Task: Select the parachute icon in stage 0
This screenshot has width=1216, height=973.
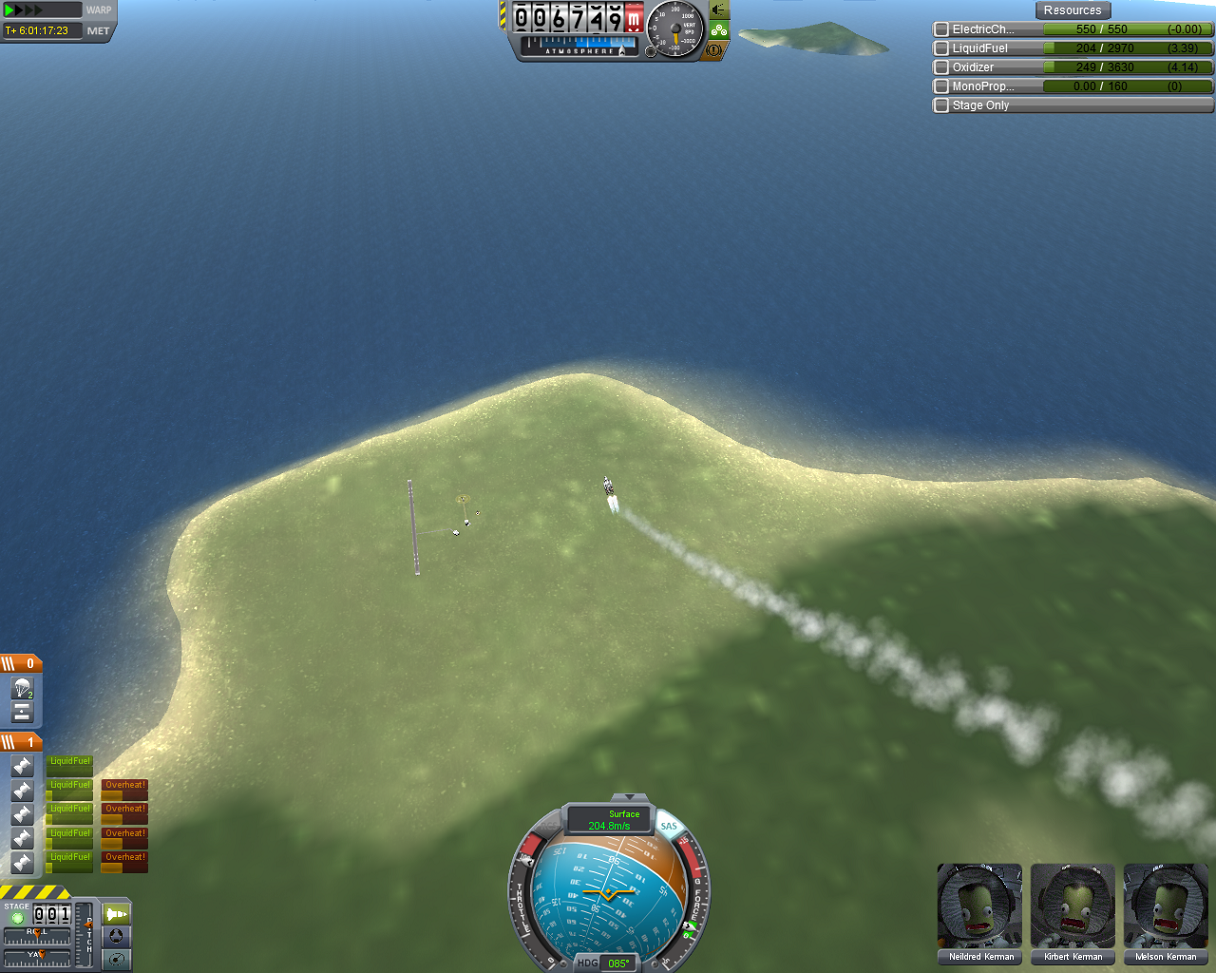Action: [22, 688]
